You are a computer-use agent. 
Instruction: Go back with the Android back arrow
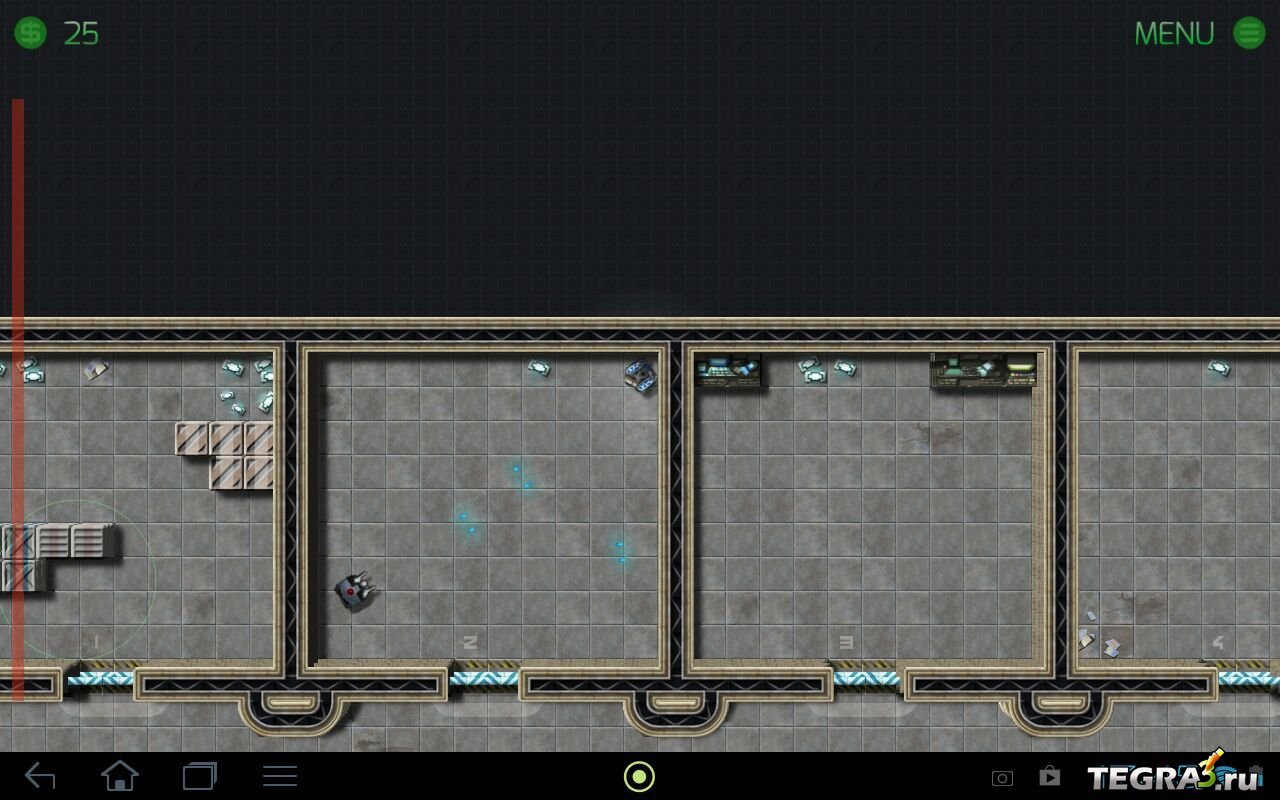click(x=40, y=775)
